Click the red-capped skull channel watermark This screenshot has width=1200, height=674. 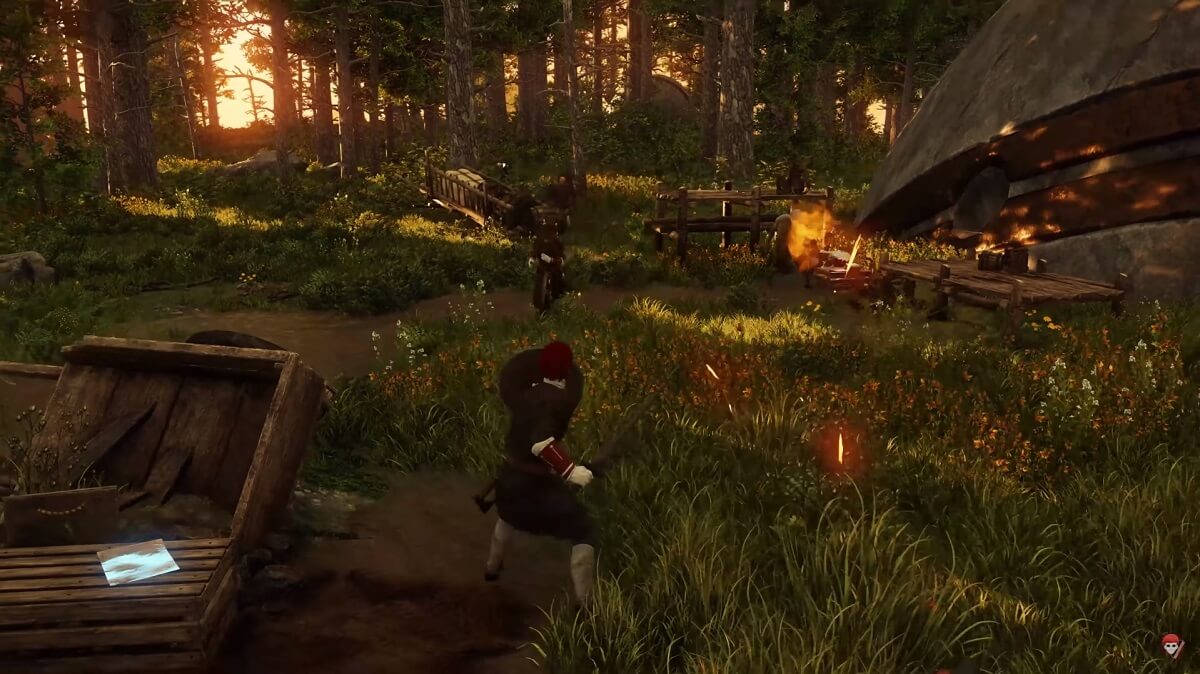tap(1171, 646)
